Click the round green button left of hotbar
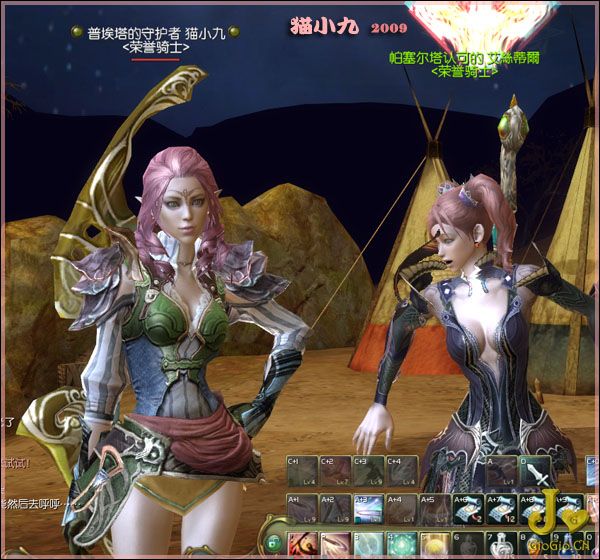 [272, 543]
